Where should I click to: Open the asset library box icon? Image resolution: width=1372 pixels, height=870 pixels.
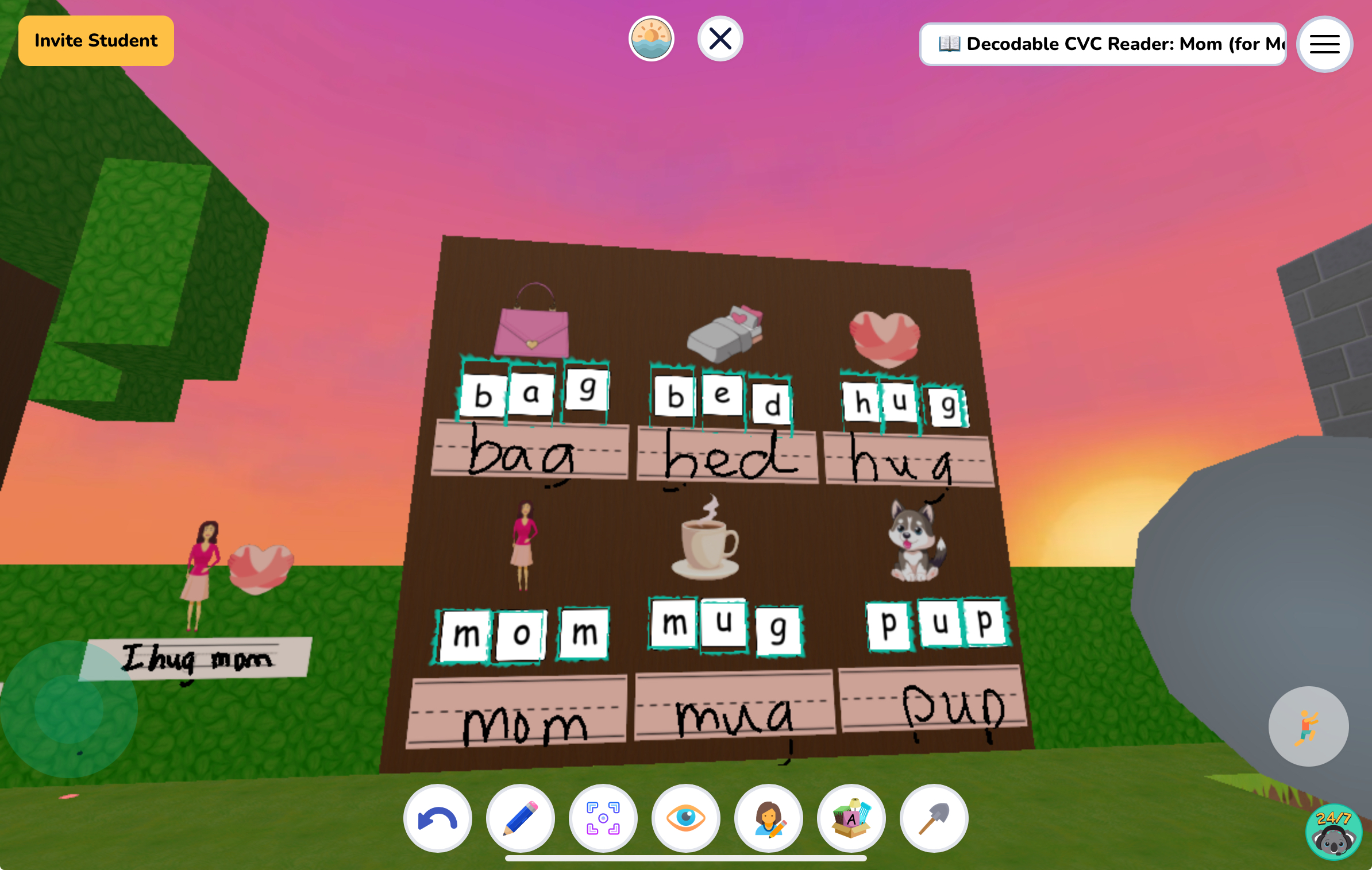tap(851, 818)
